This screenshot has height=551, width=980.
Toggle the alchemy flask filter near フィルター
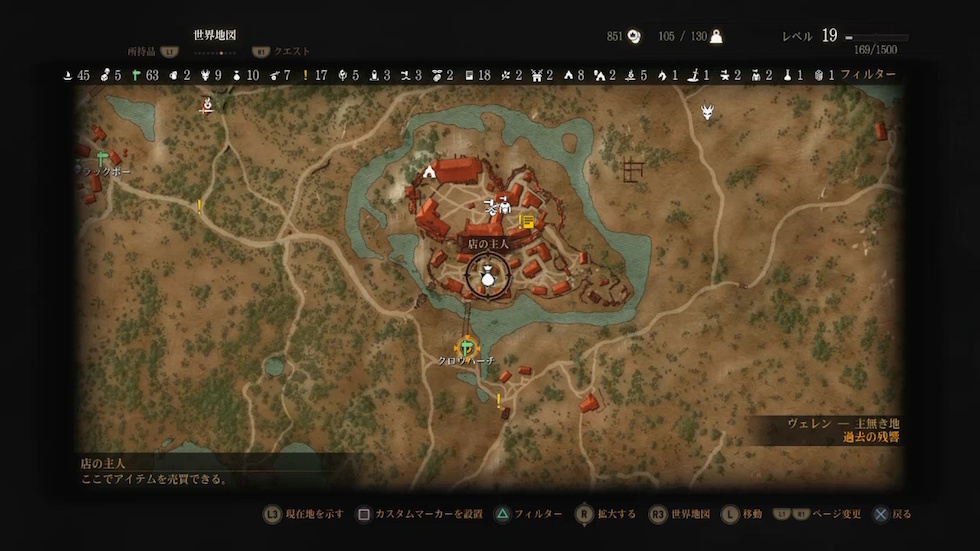click(x=789, y=75)
